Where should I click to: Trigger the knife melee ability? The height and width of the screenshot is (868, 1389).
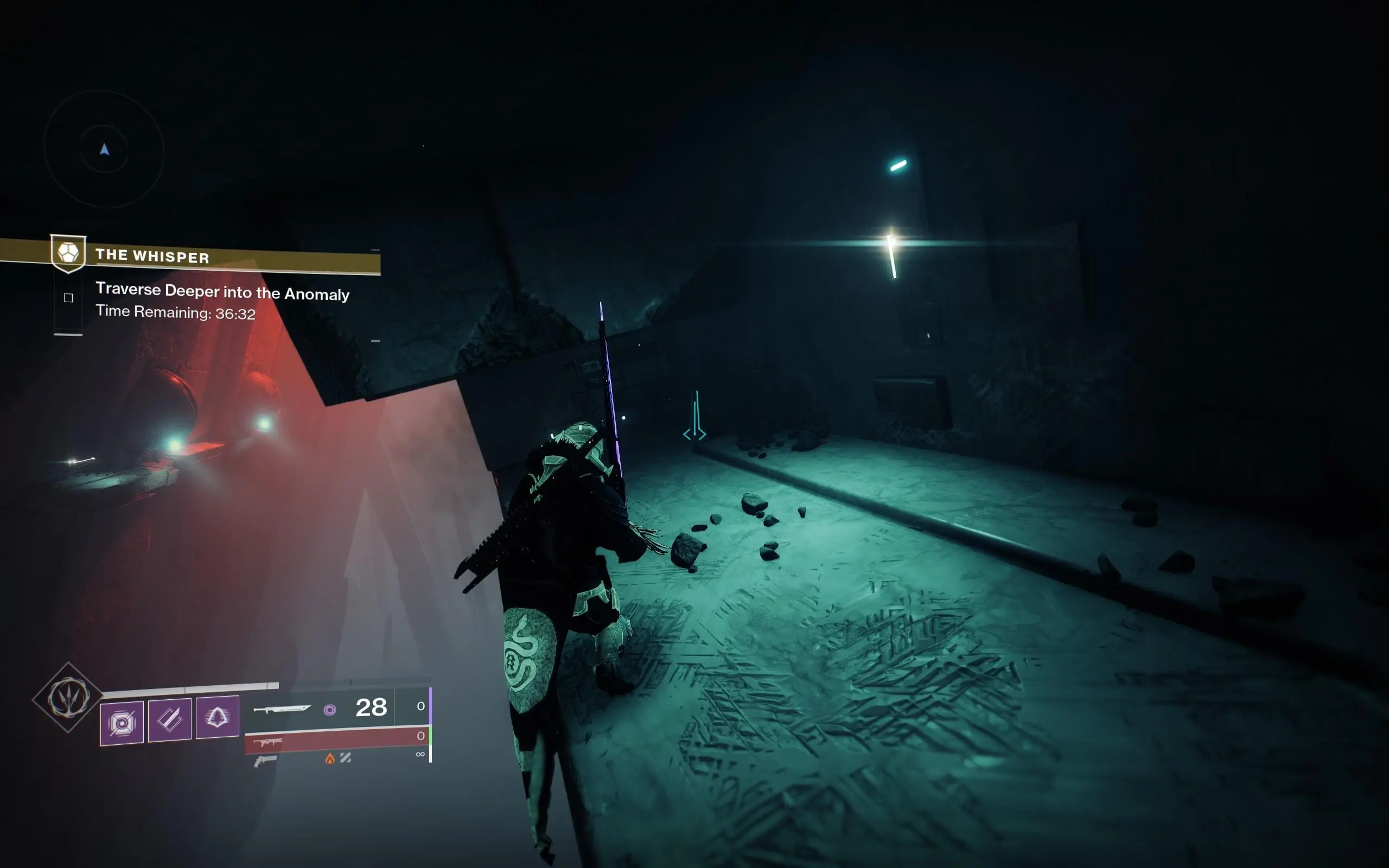tap(169, 720)
